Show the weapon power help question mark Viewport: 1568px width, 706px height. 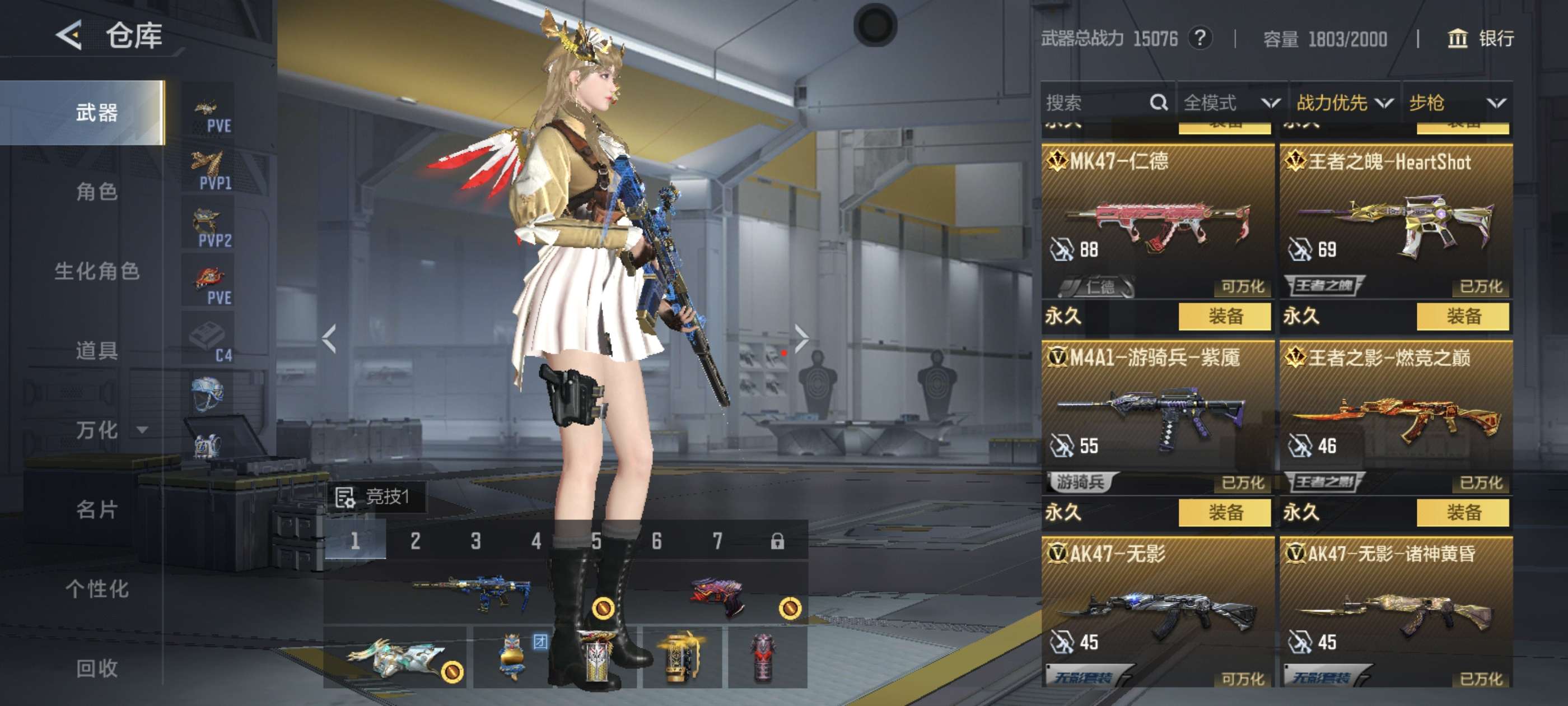click(1199, 38)
